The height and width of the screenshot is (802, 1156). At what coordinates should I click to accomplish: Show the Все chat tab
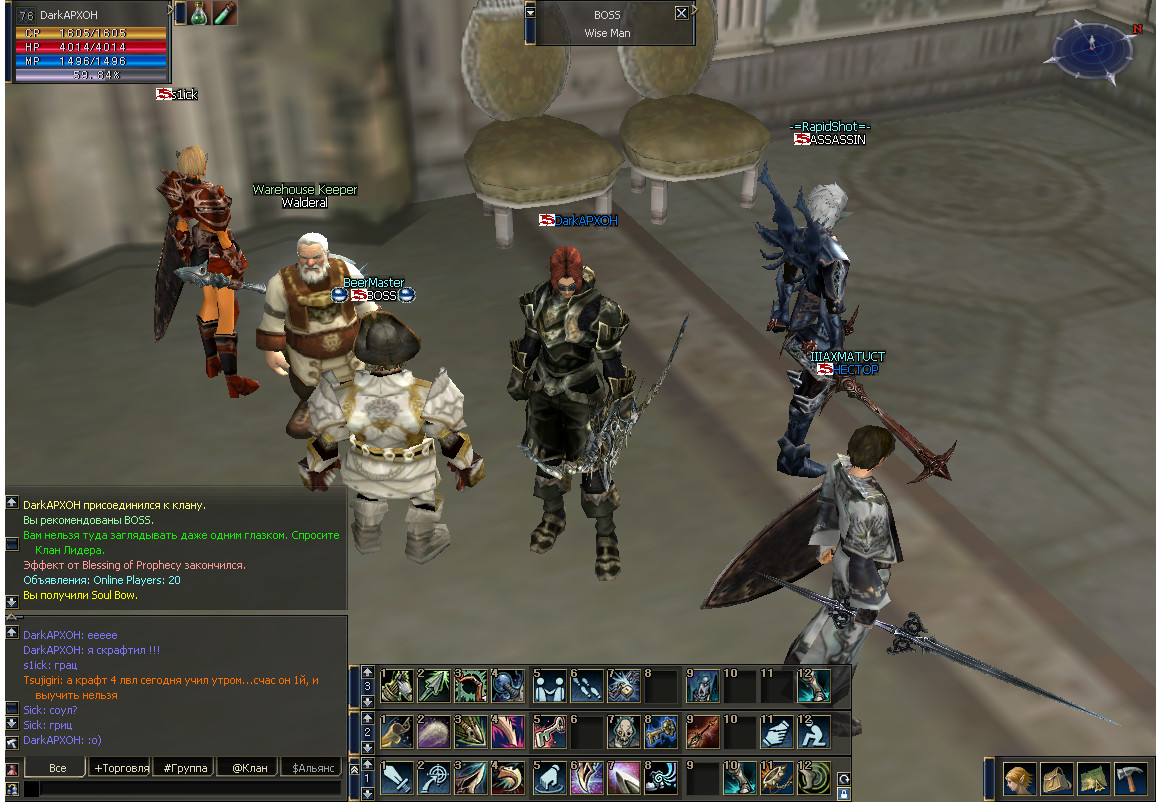pyautogui.click(x=57, y=768)
